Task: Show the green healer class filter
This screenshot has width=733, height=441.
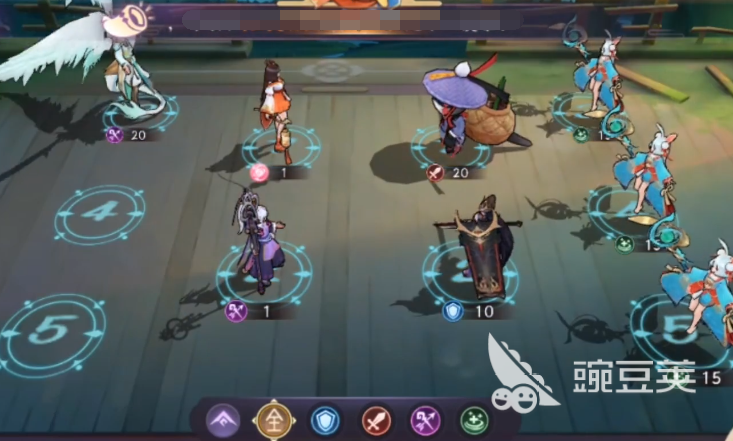Action: click(474, 420)
